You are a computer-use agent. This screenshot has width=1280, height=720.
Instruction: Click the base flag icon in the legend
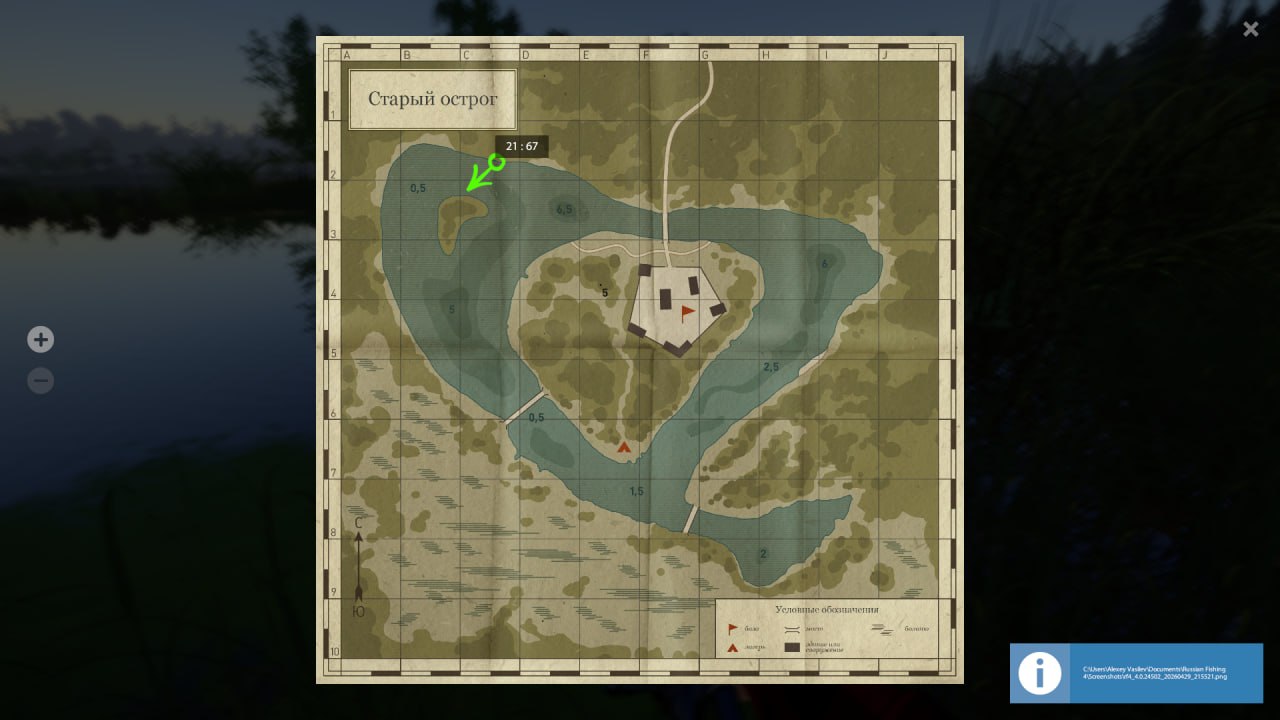coord(732,628)
